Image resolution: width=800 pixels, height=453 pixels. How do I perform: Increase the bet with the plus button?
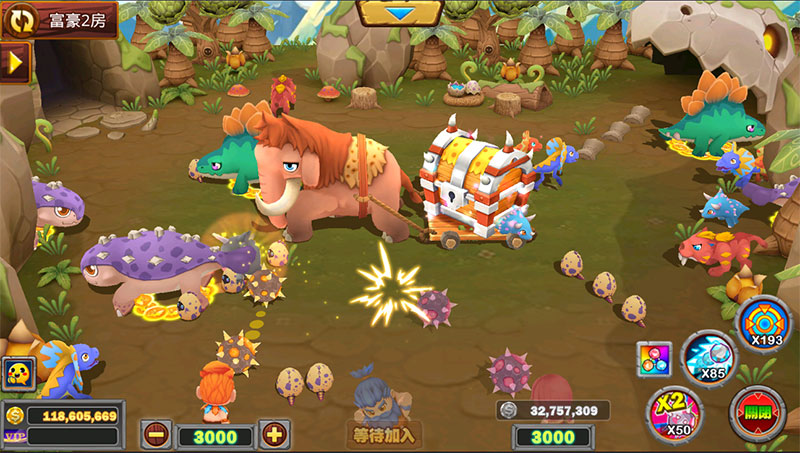[x=274, y=434]
